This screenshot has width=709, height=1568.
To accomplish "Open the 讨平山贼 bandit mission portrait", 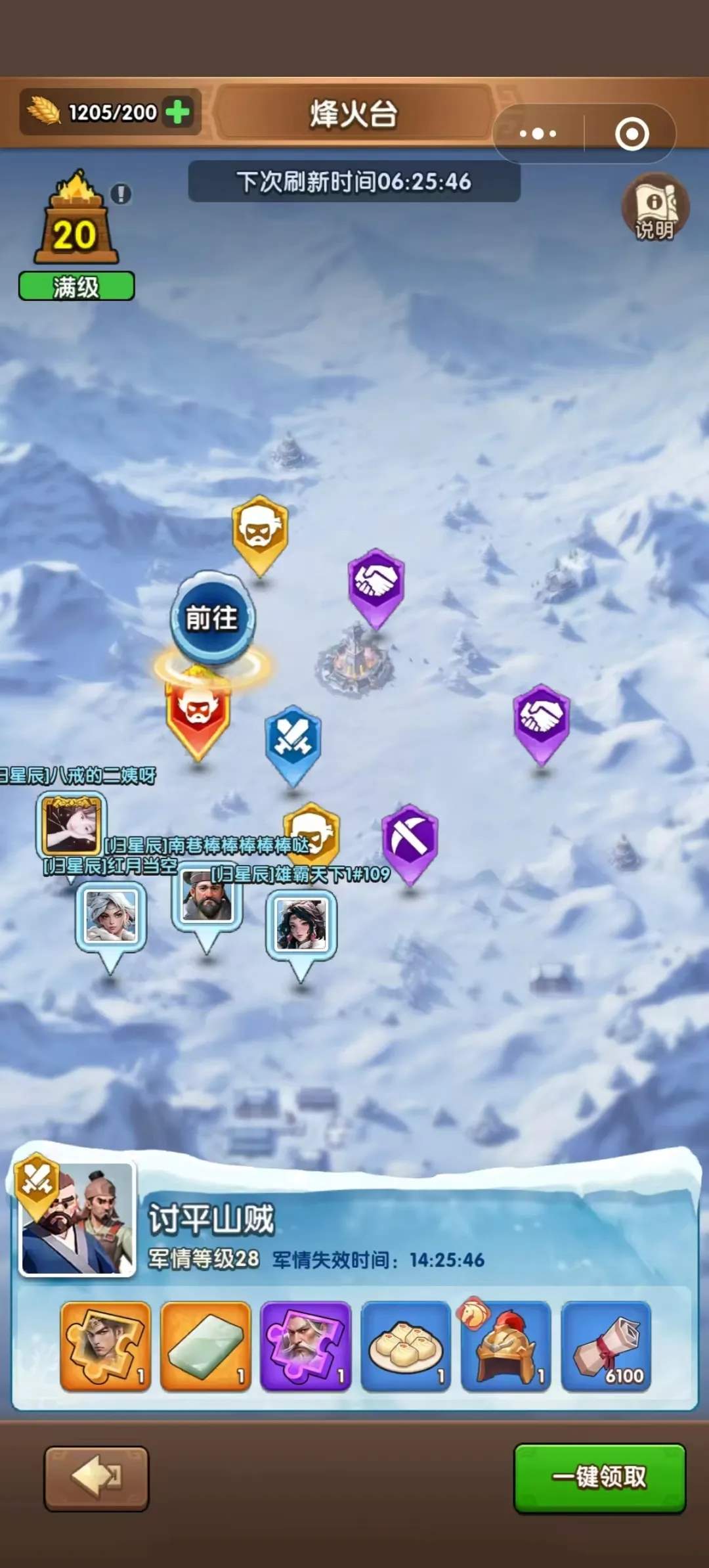I will click(x=77, y=1219).
